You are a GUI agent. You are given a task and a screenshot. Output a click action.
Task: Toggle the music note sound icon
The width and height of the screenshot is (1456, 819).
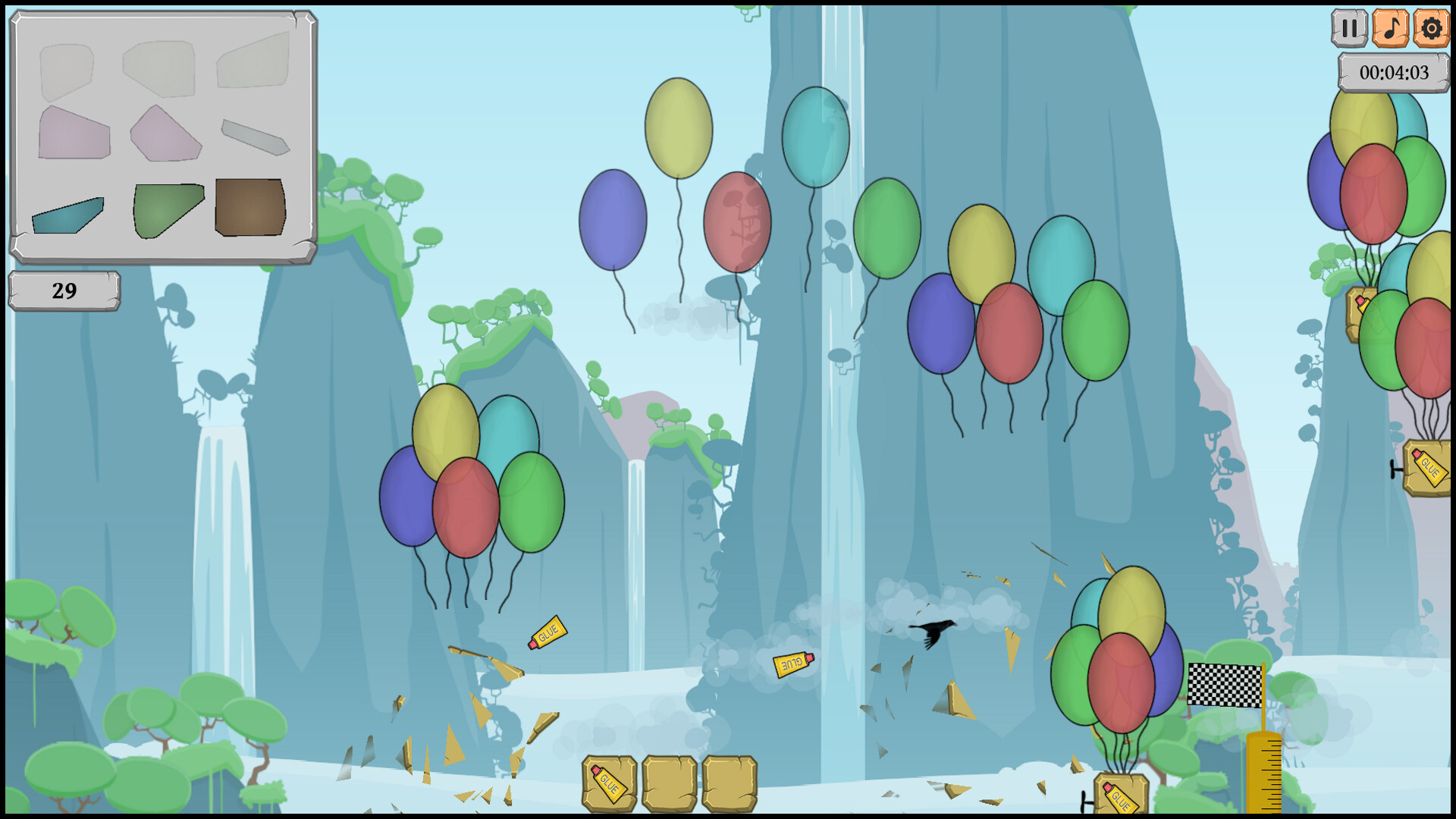[1390, 30]
